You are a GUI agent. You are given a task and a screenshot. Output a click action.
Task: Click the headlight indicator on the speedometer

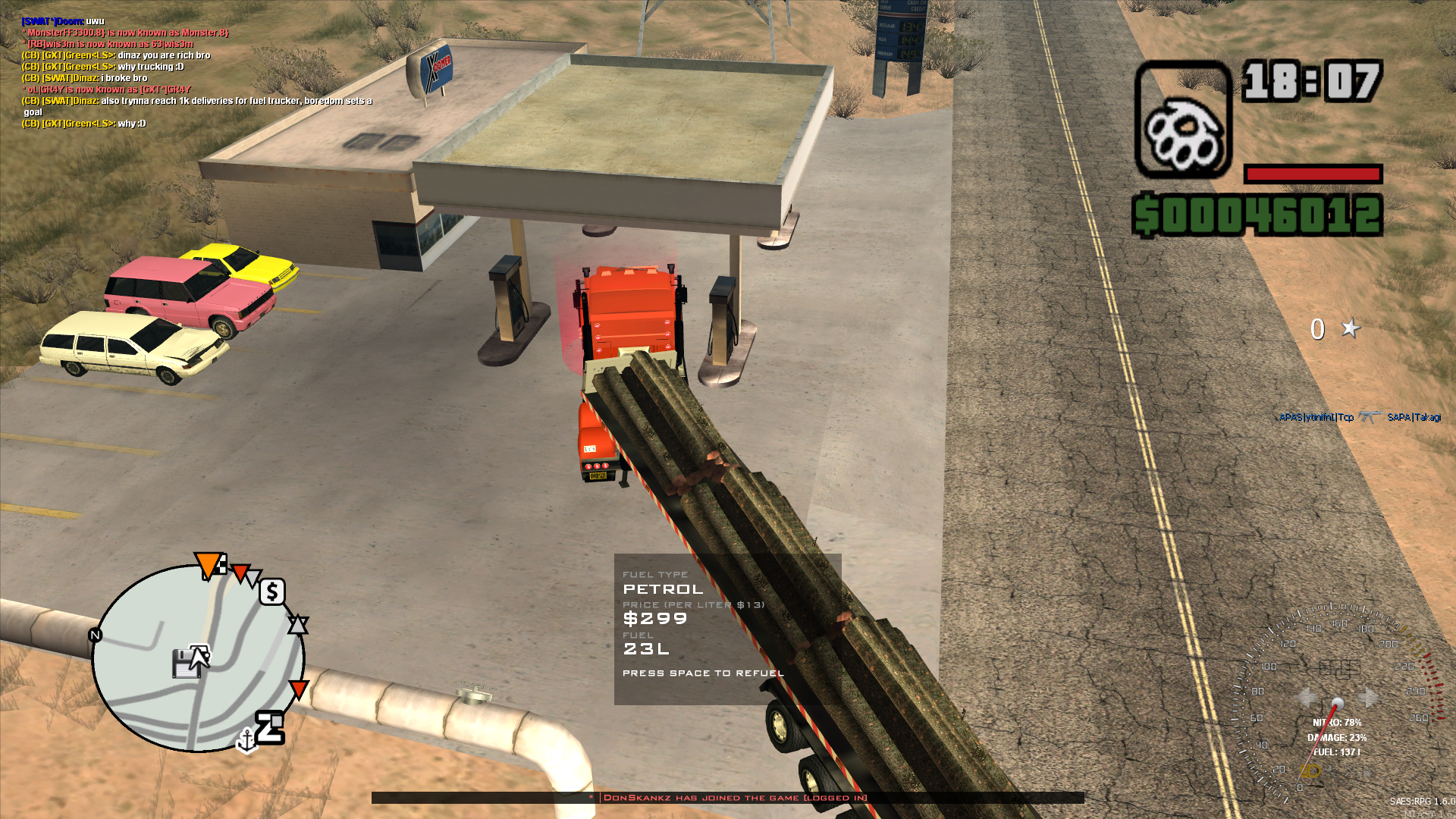[x=1310, y=770]
